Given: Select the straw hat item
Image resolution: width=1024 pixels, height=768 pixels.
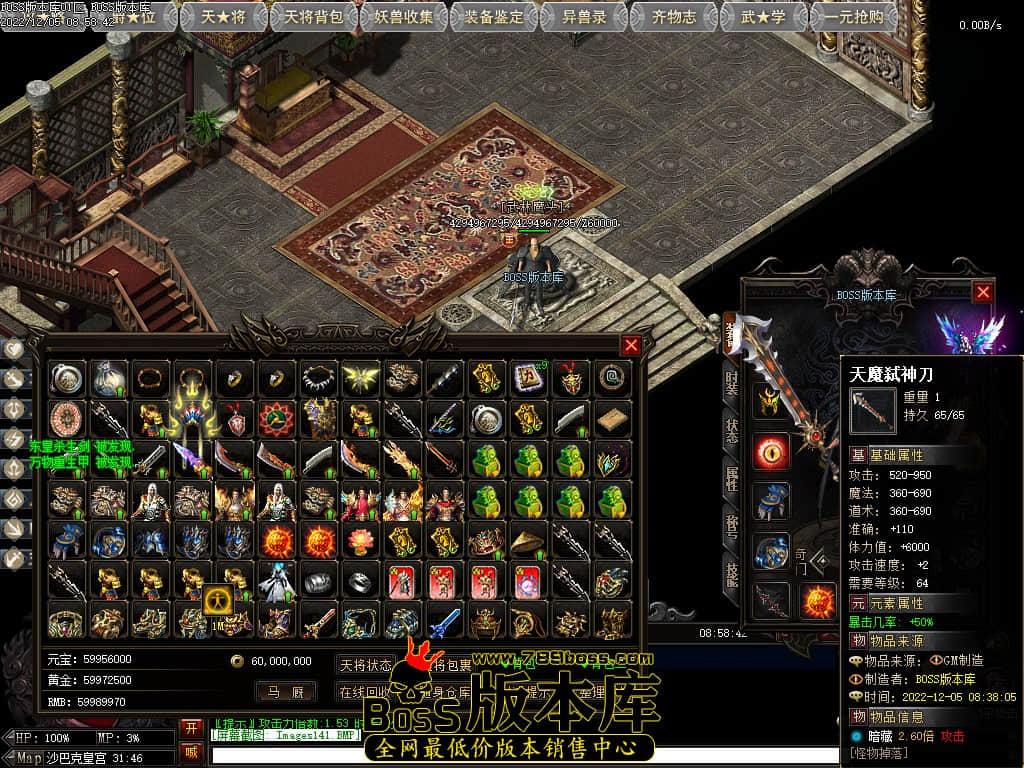Looking at the screenshot, I should pyautogui.click(x=527, y=541).
